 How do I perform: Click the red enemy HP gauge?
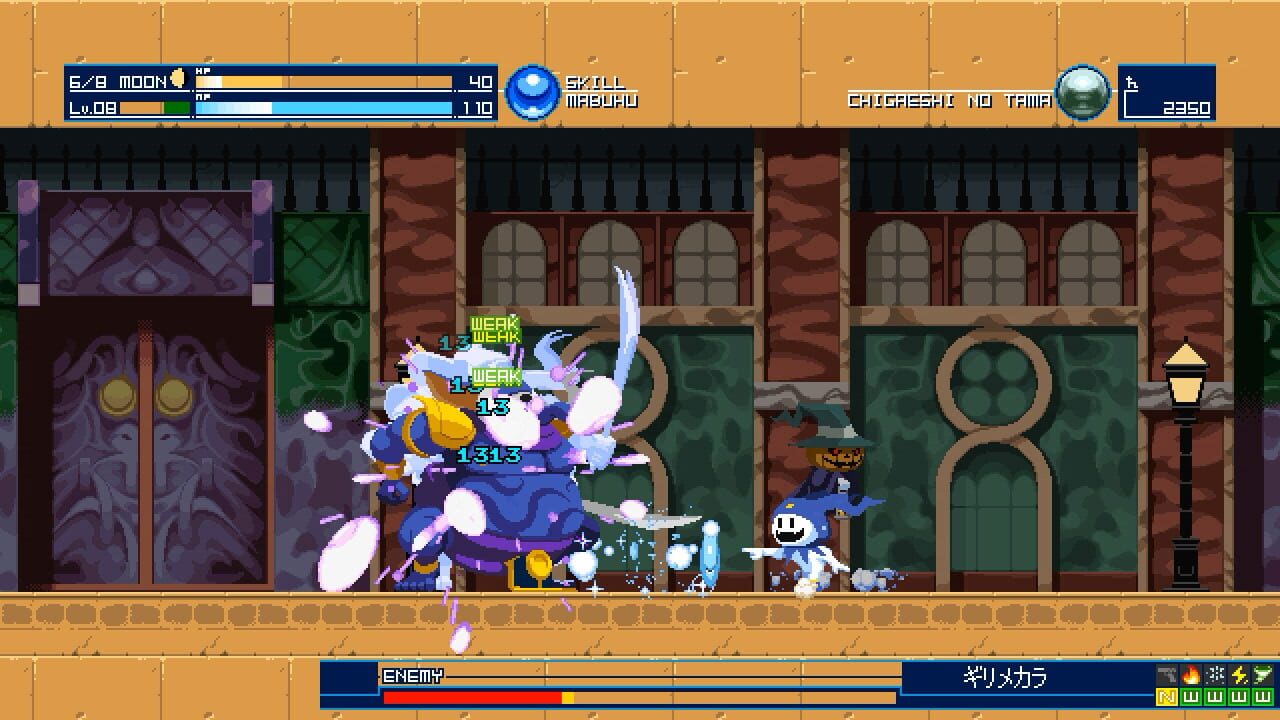(470, 695)
